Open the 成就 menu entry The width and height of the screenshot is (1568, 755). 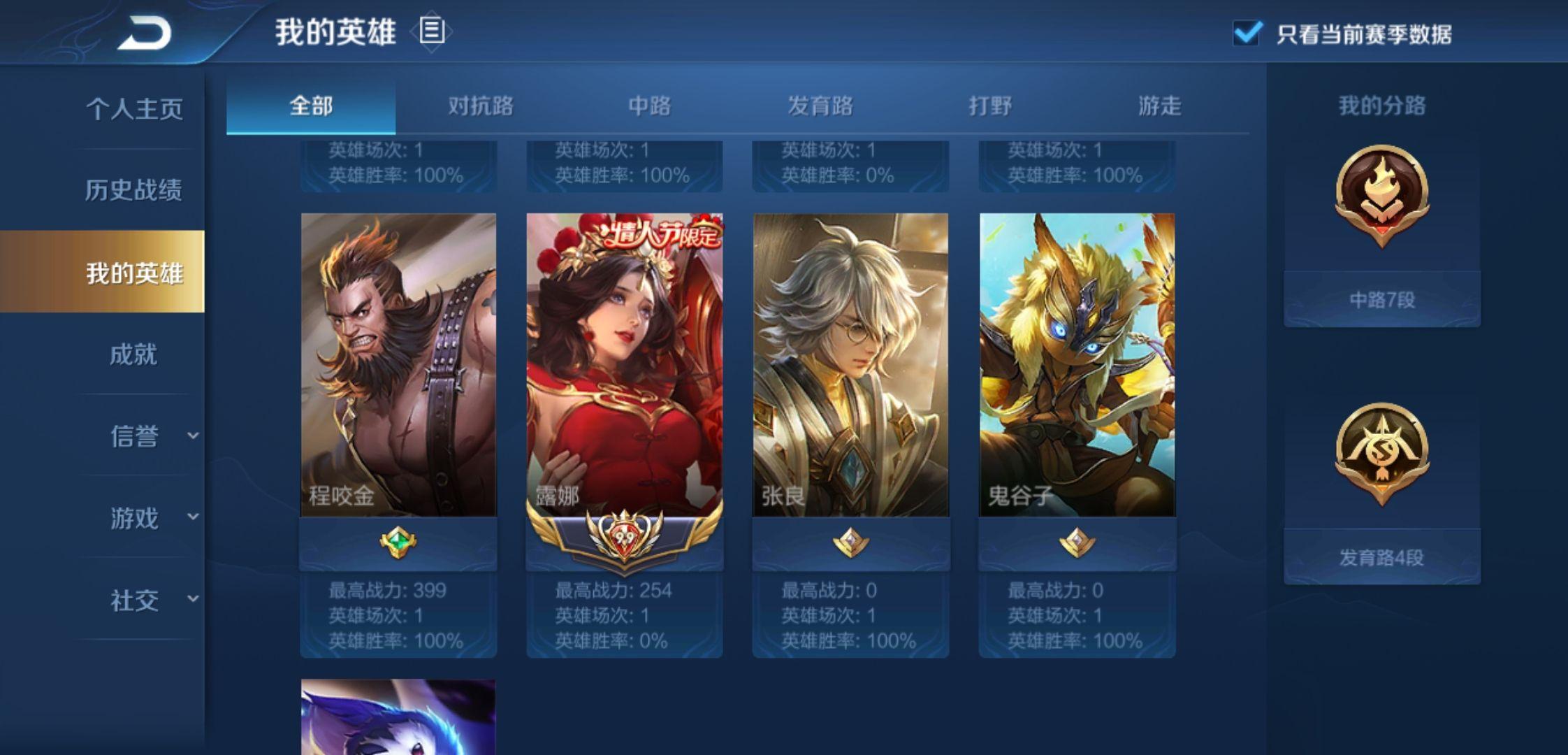133,354
